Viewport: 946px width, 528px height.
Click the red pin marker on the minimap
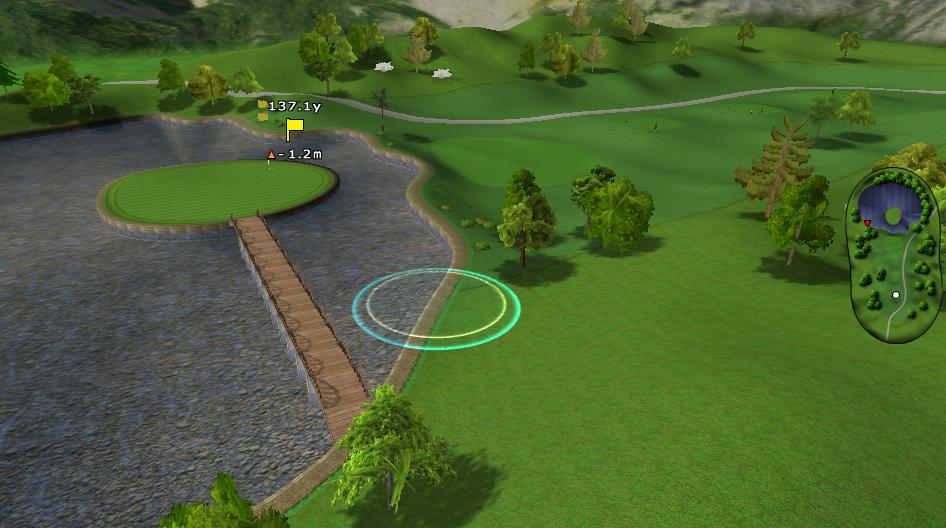(x=867, y=223)
